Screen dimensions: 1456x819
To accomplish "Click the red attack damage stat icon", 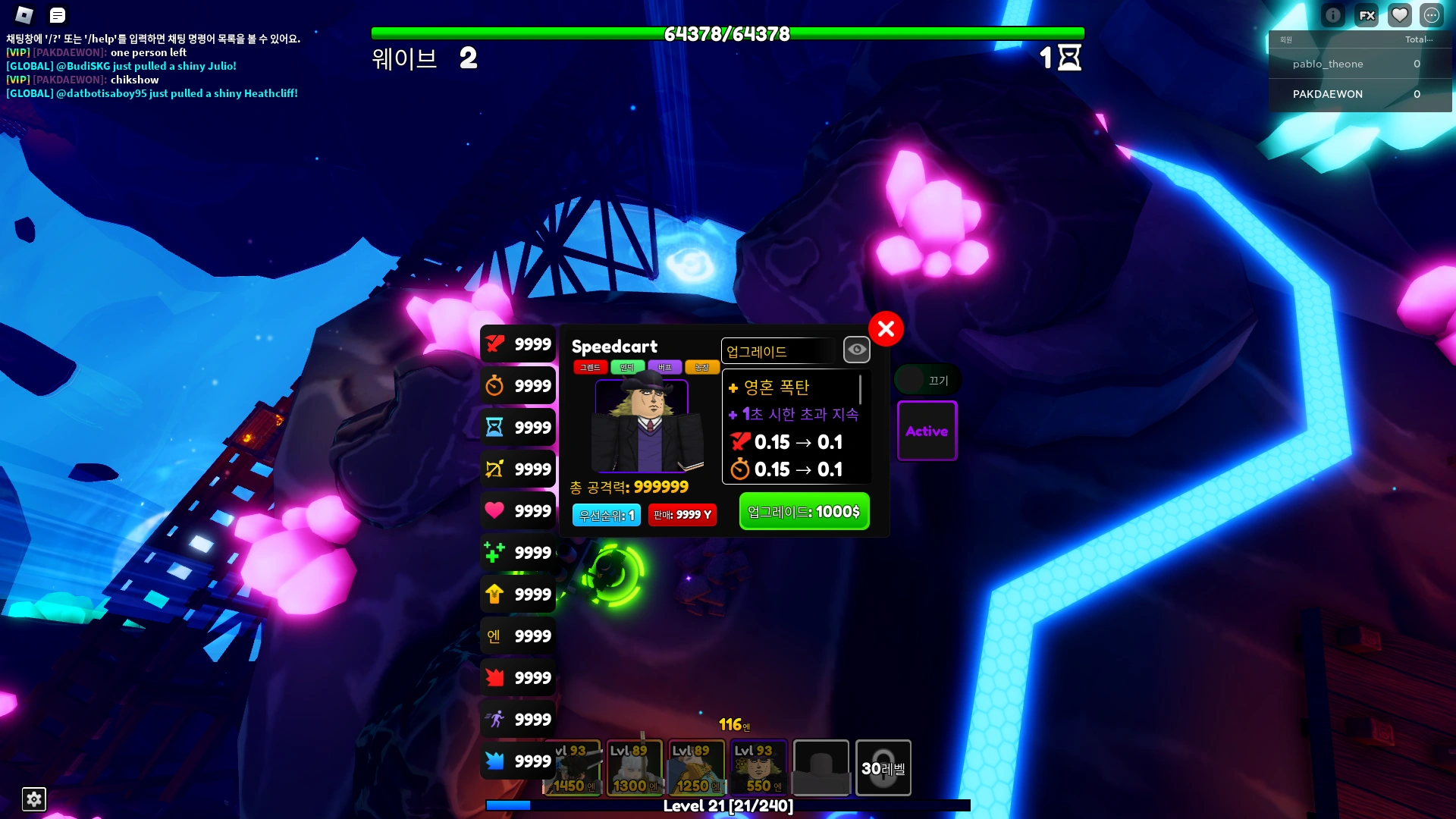I will click(497, 344).
